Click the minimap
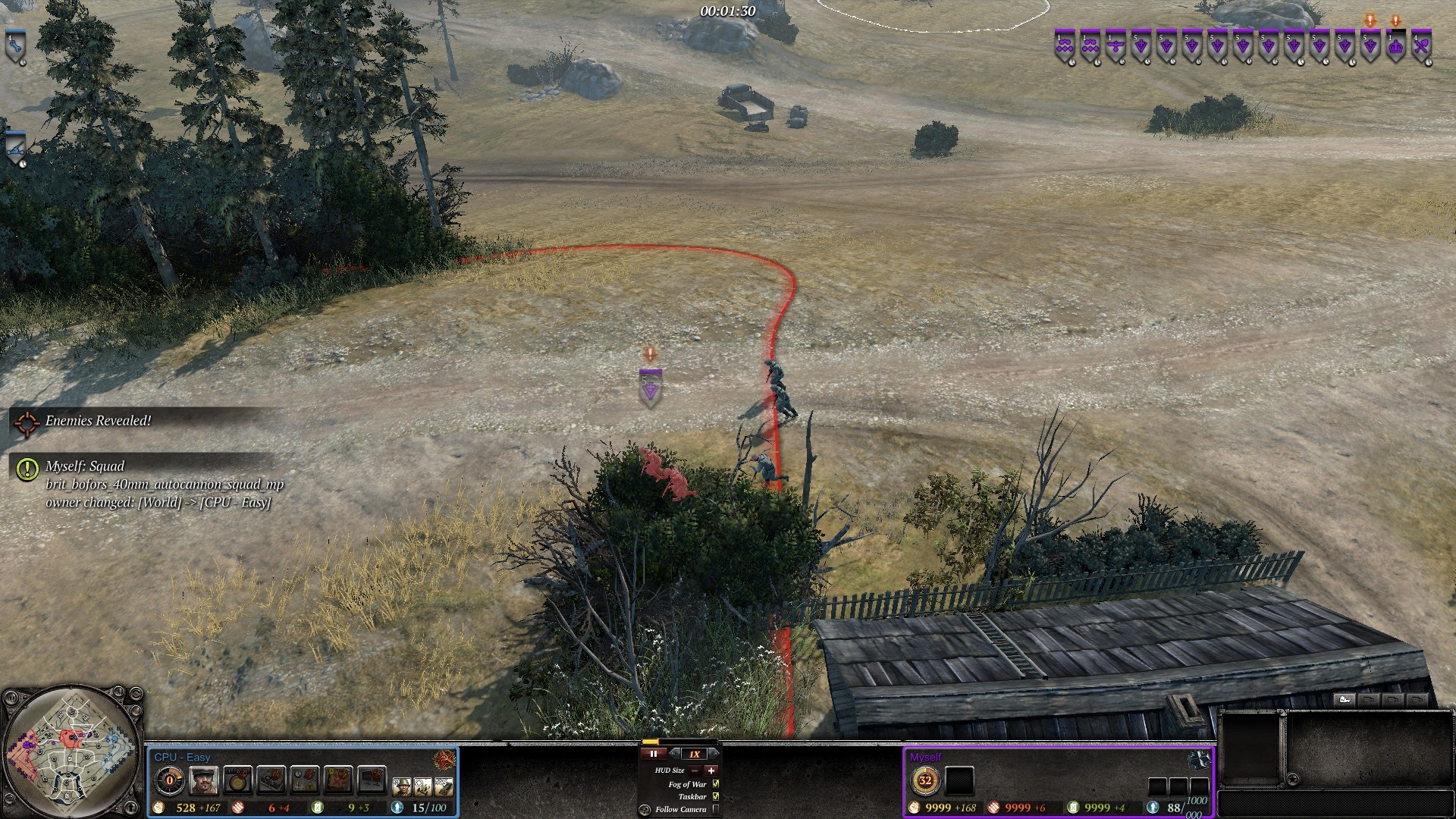Image resolution: width=1456 pixels, height=819 pixels. point(71,752)
